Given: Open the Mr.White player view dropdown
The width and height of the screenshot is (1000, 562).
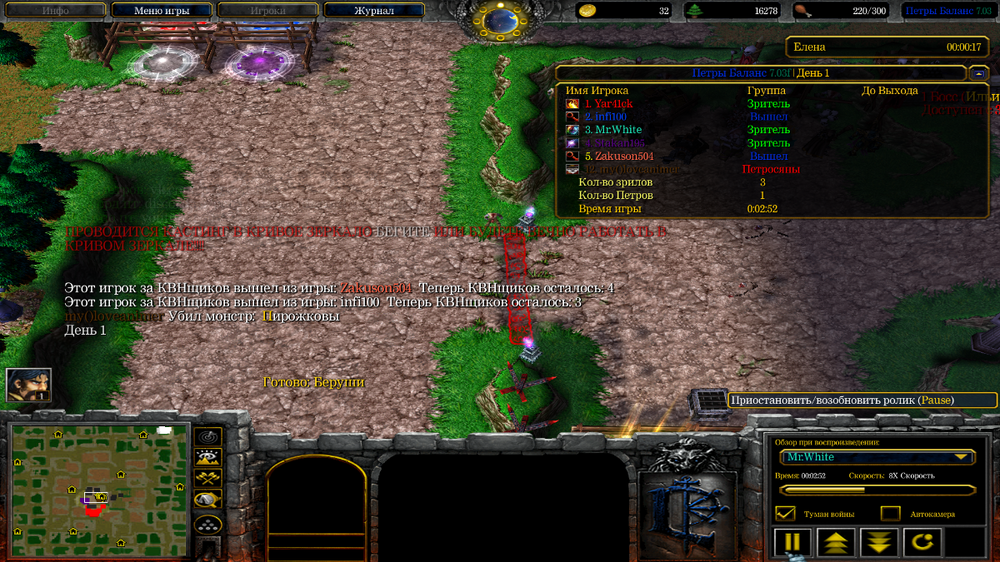Looking at the screenshot, I should click(x=878, y=457).
